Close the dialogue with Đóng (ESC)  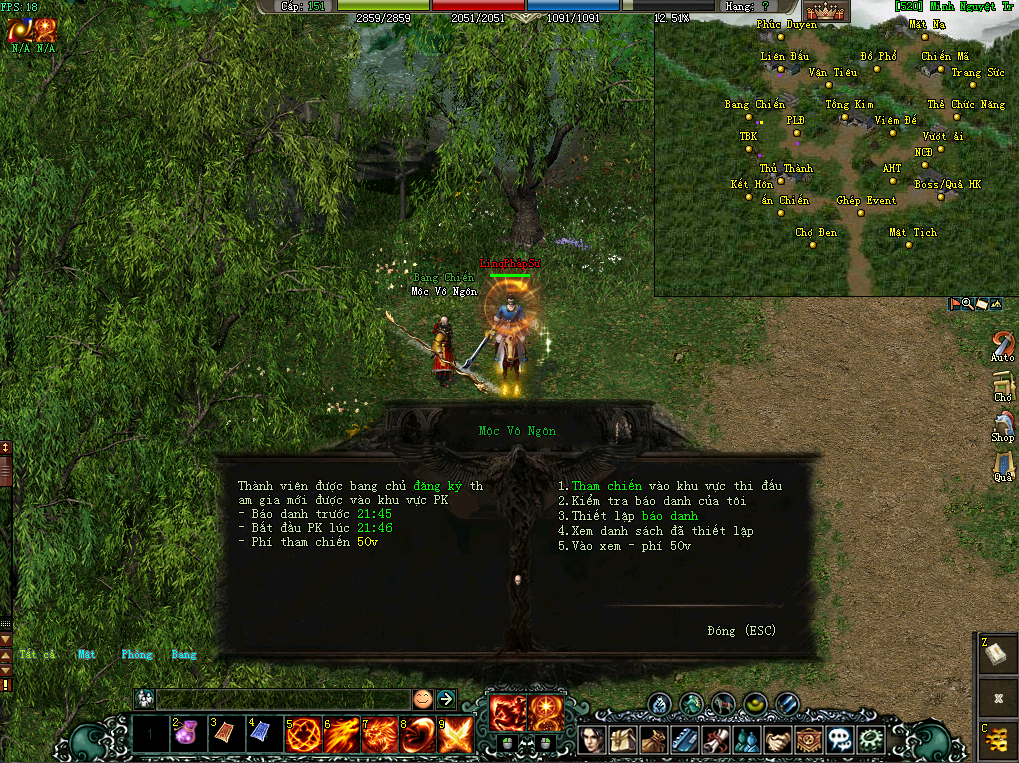pyautogui.click(x=740, y=631)
